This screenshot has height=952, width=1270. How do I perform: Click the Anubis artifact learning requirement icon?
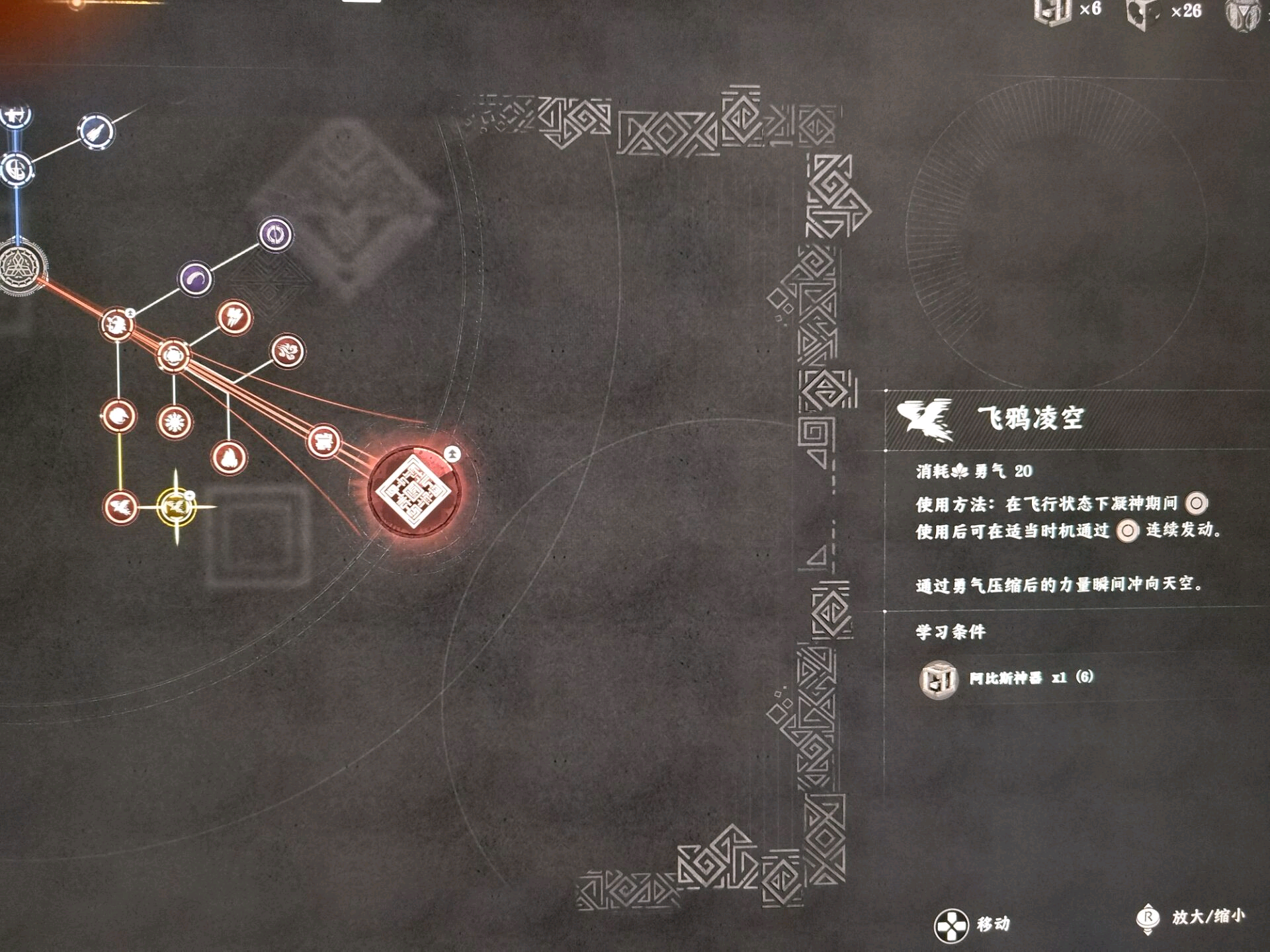click(x=938, y=679)
